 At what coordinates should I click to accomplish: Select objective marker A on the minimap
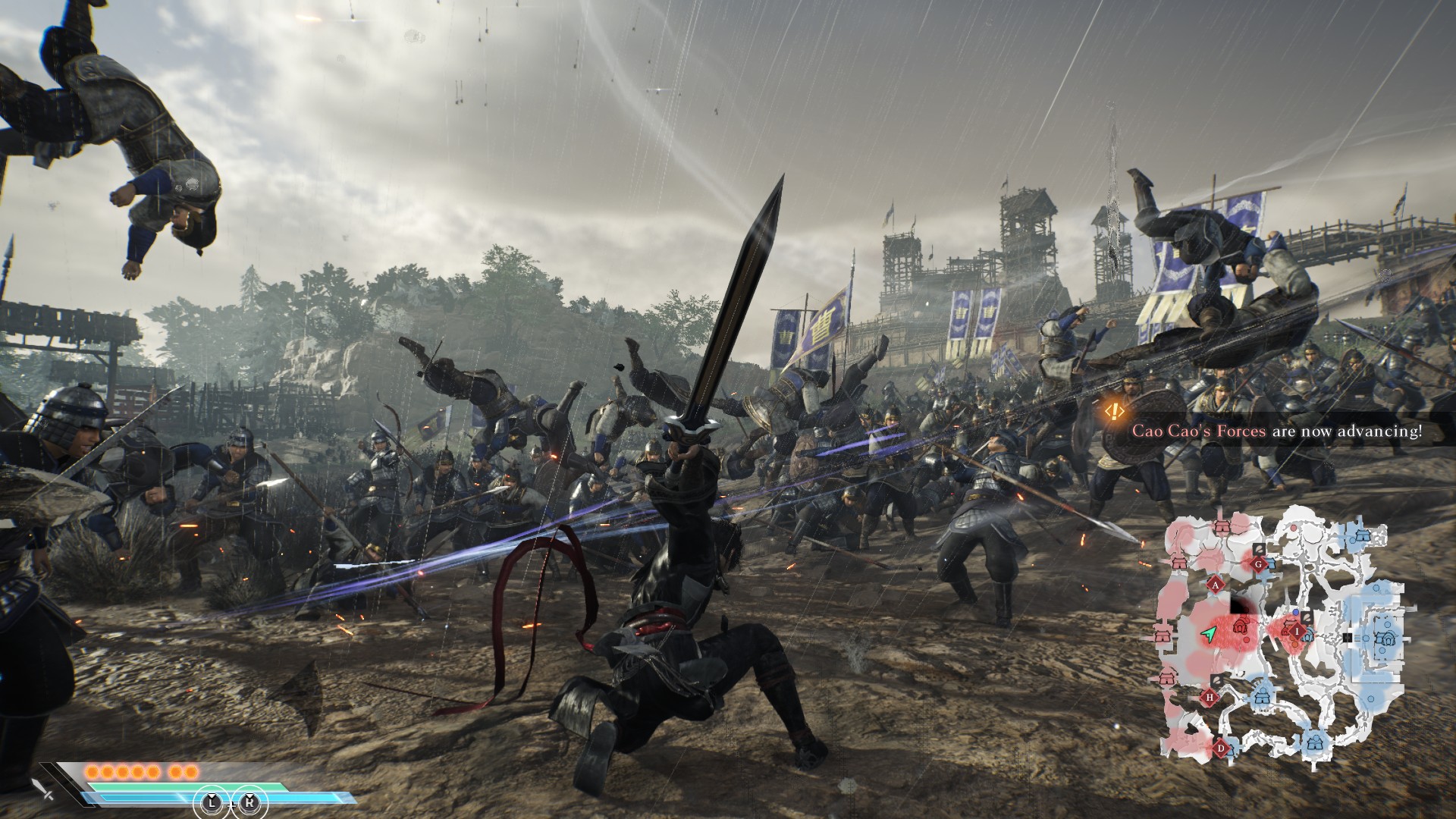click(x=1215, y=585)
